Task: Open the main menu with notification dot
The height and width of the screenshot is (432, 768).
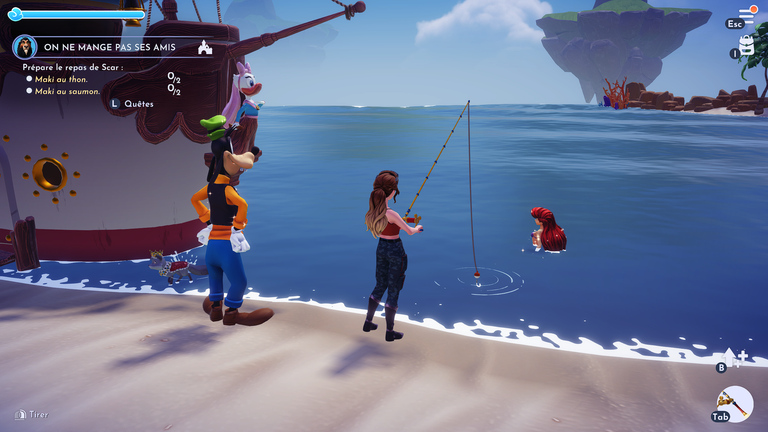Action: [746, 14]
